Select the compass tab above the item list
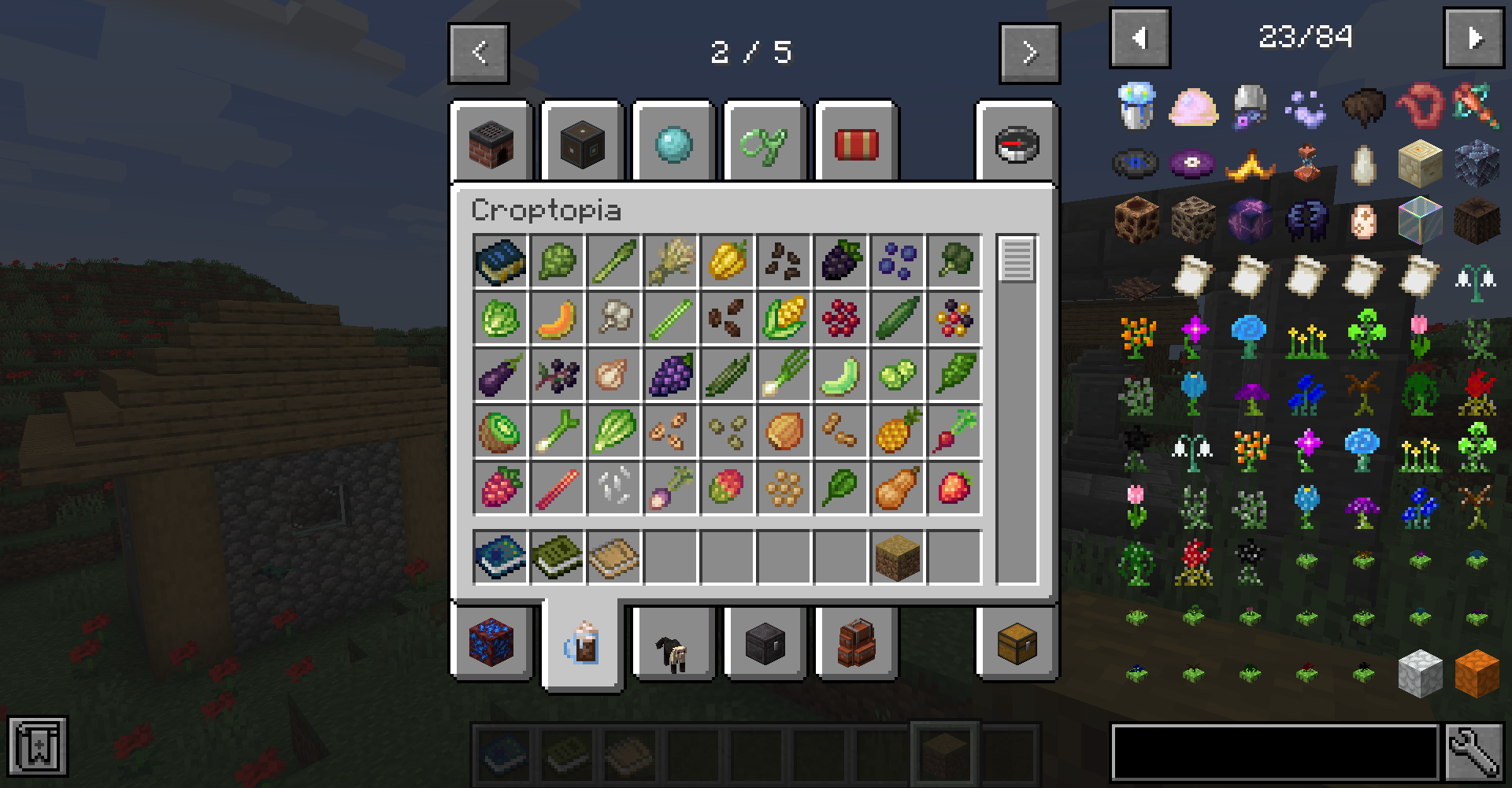 coord(1017,143)
